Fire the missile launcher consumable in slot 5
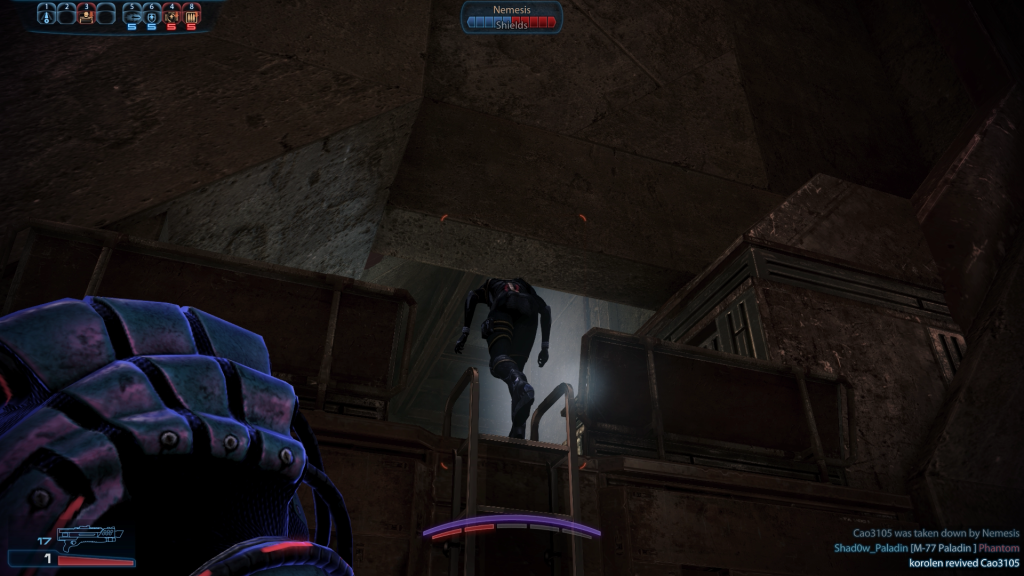Viewport: 1024px width, 576px height. tap(132, 16)
